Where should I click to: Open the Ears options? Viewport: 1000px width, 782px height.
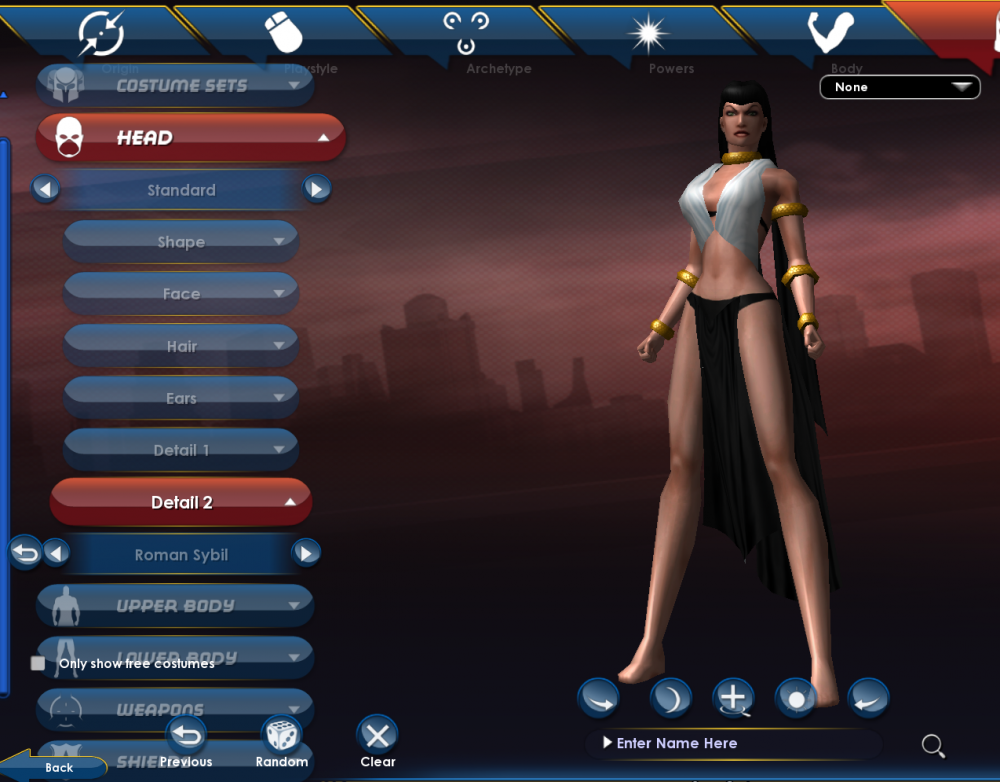tap(181, 398)
